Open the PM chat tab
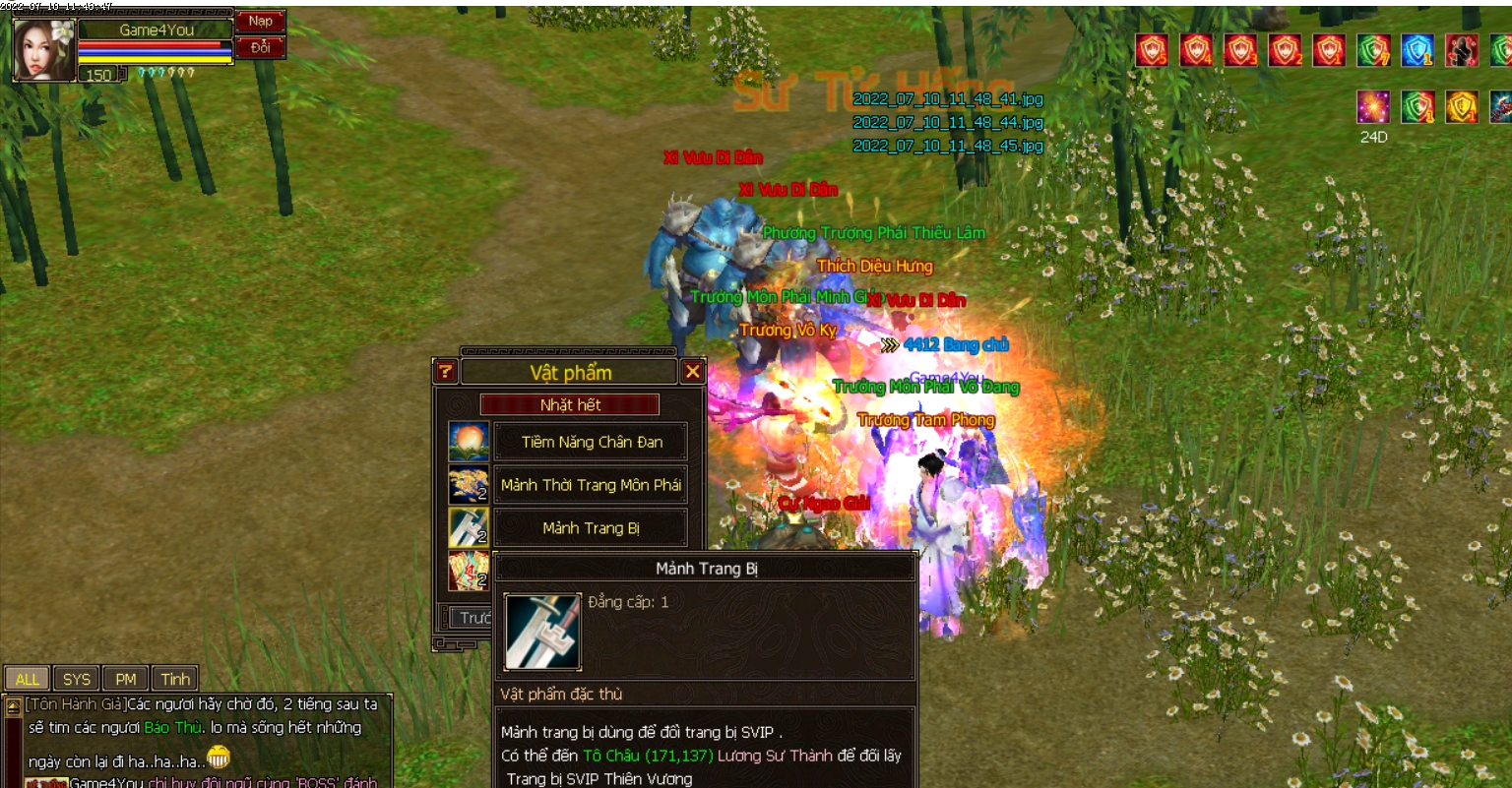 [x=126, y=679]
